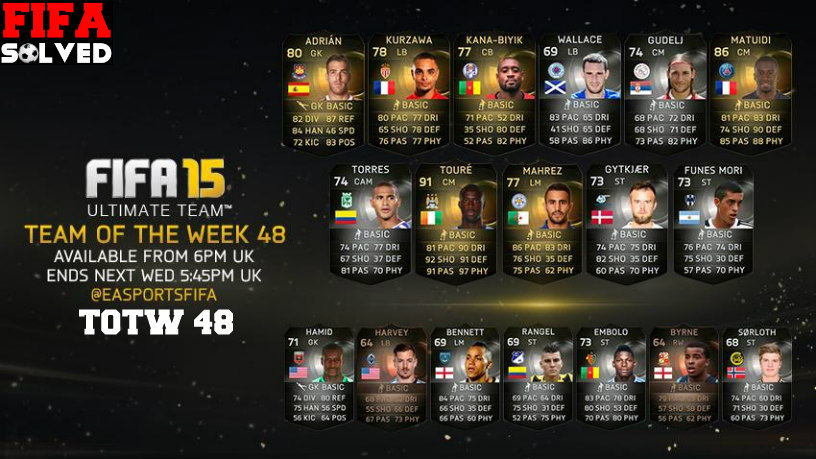
Task: Select Wallace's 69-rated card
Action: coord(579,90)
